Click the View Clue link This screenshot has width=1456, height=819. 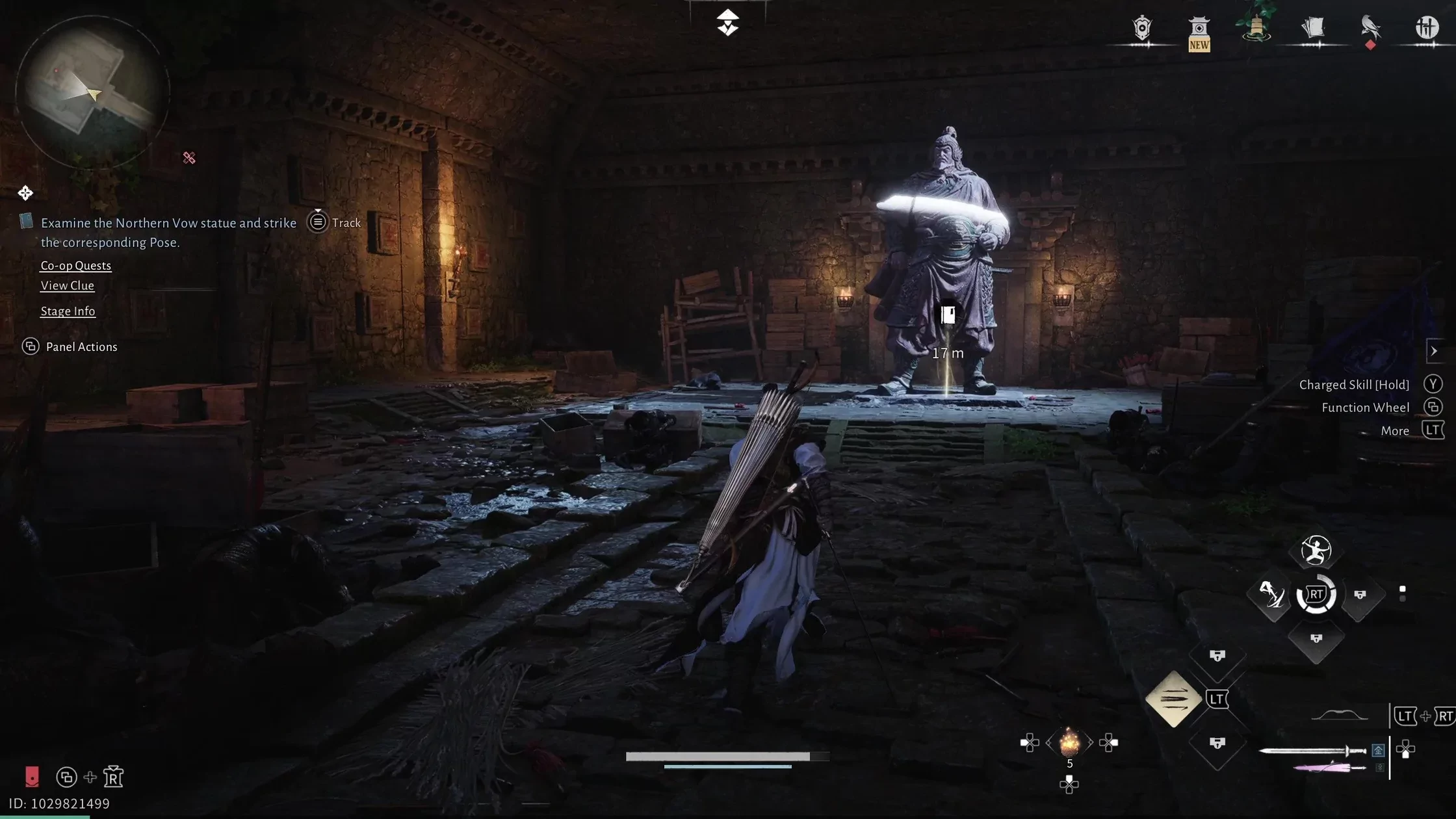tap(67, 285)
